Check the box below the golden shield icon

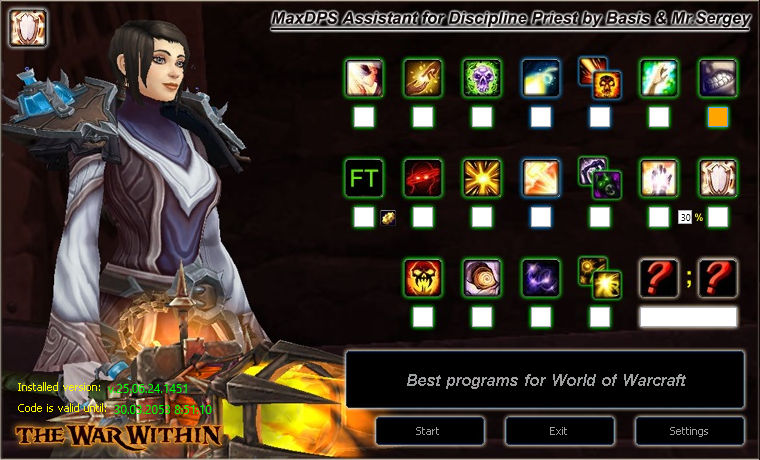[x=718, y=217]
